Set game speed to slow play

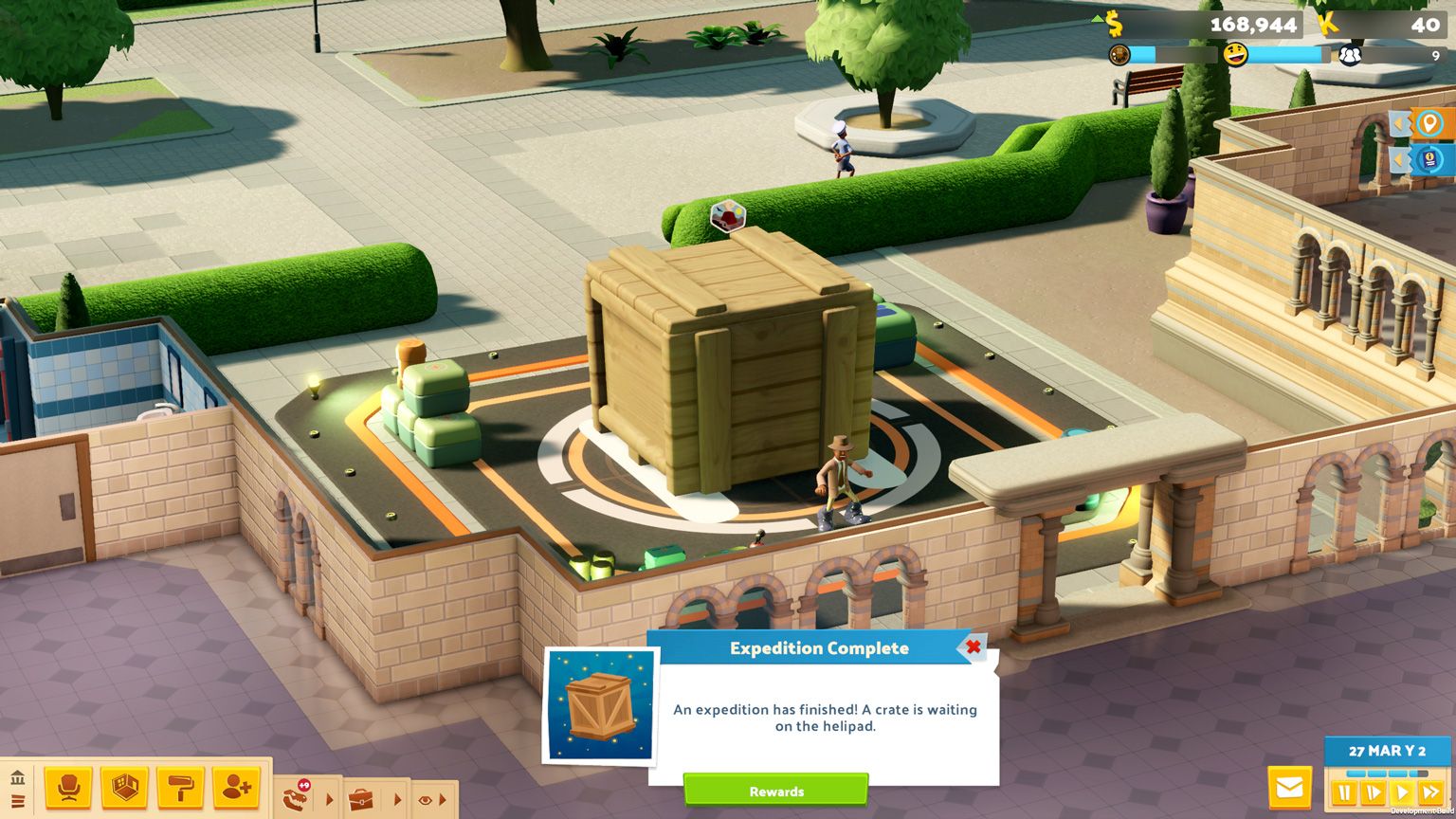(1373, 793)
